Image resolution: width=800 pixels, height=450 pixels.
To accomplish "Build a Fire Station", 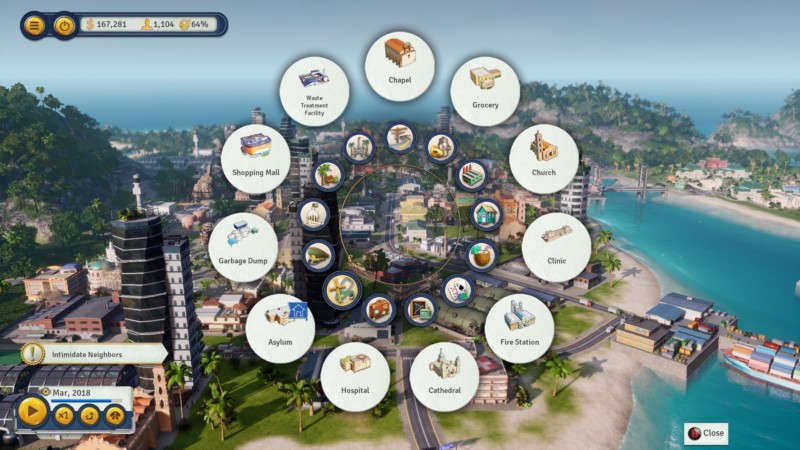I will tap(519, 328).
